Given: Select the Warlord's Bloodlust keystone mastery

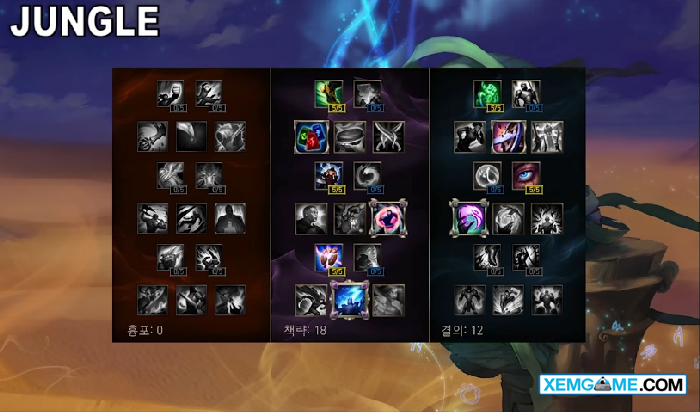Looking at the screenshot, I should pos(152,298).
